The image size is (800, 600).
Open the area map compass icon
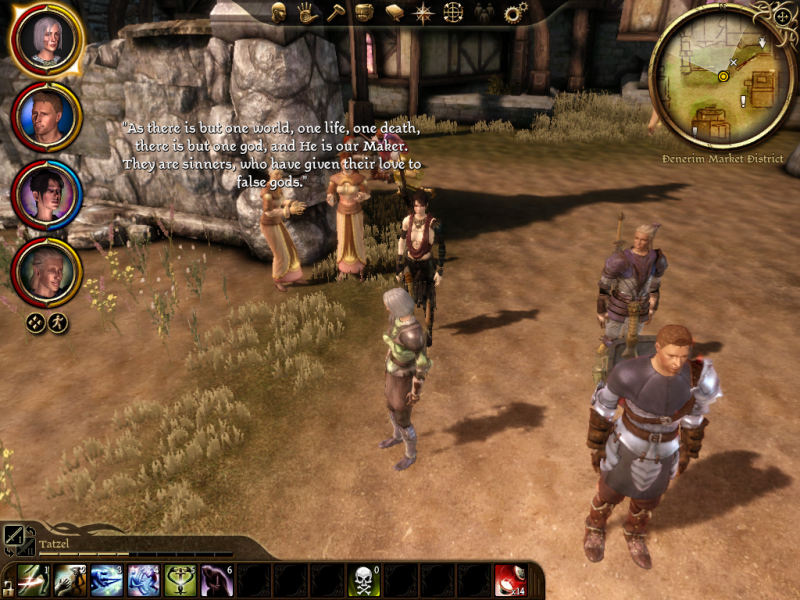[424, 13]
